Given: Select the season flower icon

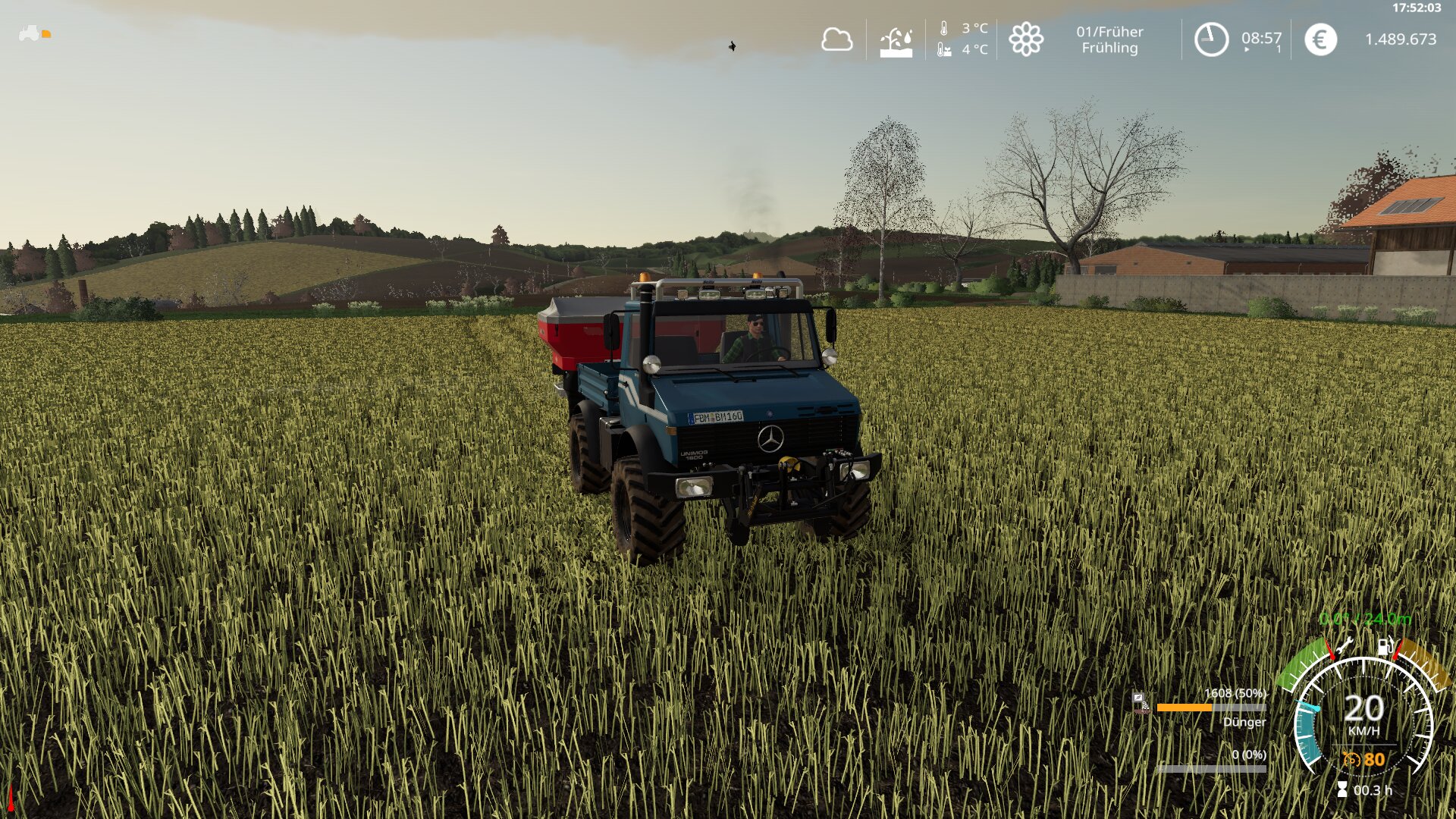Looking at the screenshot, I should coord(1026,39).
